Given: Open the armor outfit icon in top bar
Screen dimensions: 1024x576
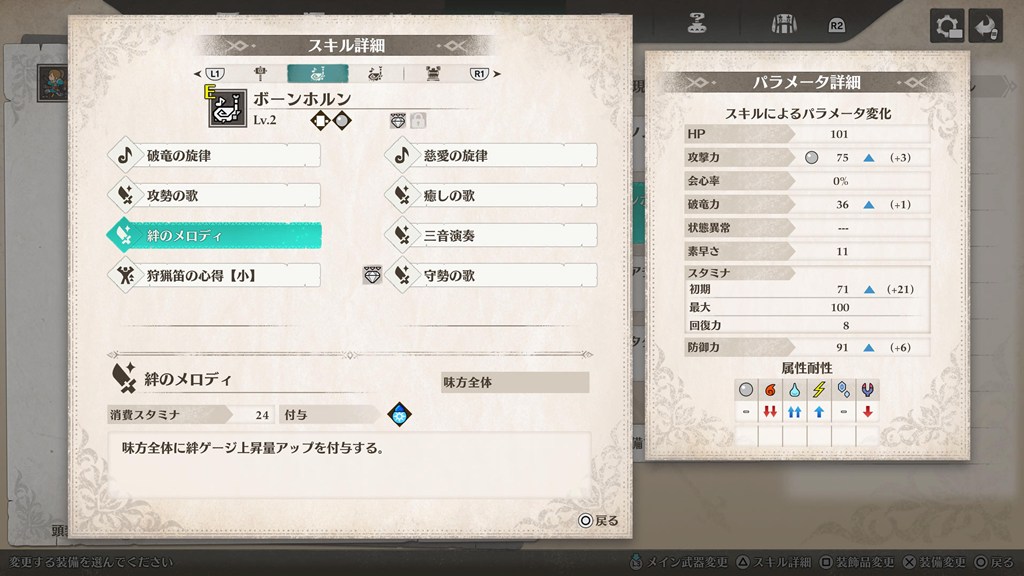Looking at the screenshot, I should (x=781, y=24).
